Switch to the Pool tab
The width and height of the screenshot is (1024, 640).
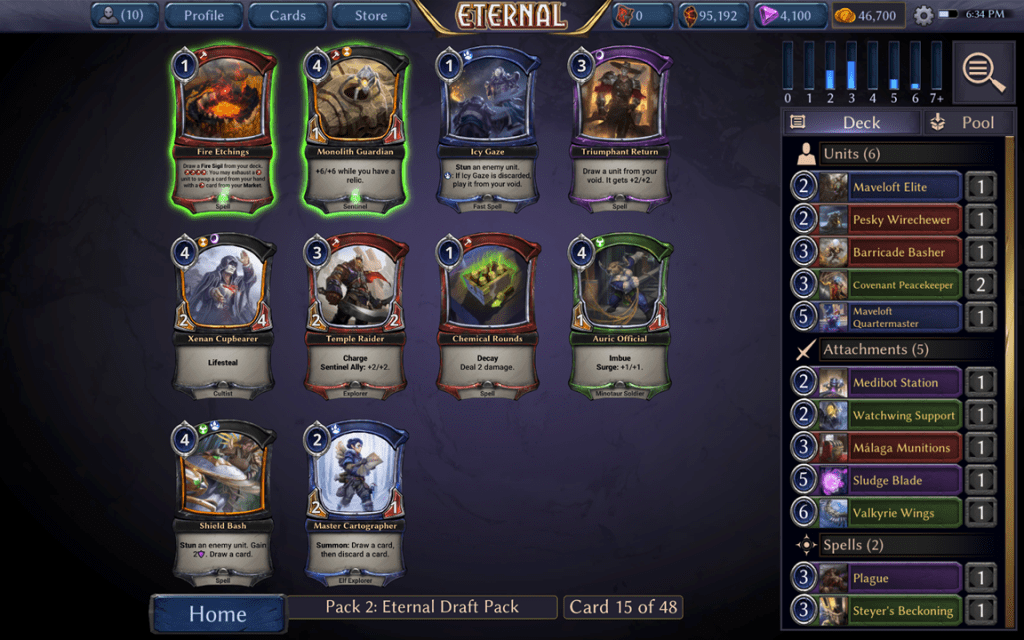pyautogui.click(x=964, y=122)
